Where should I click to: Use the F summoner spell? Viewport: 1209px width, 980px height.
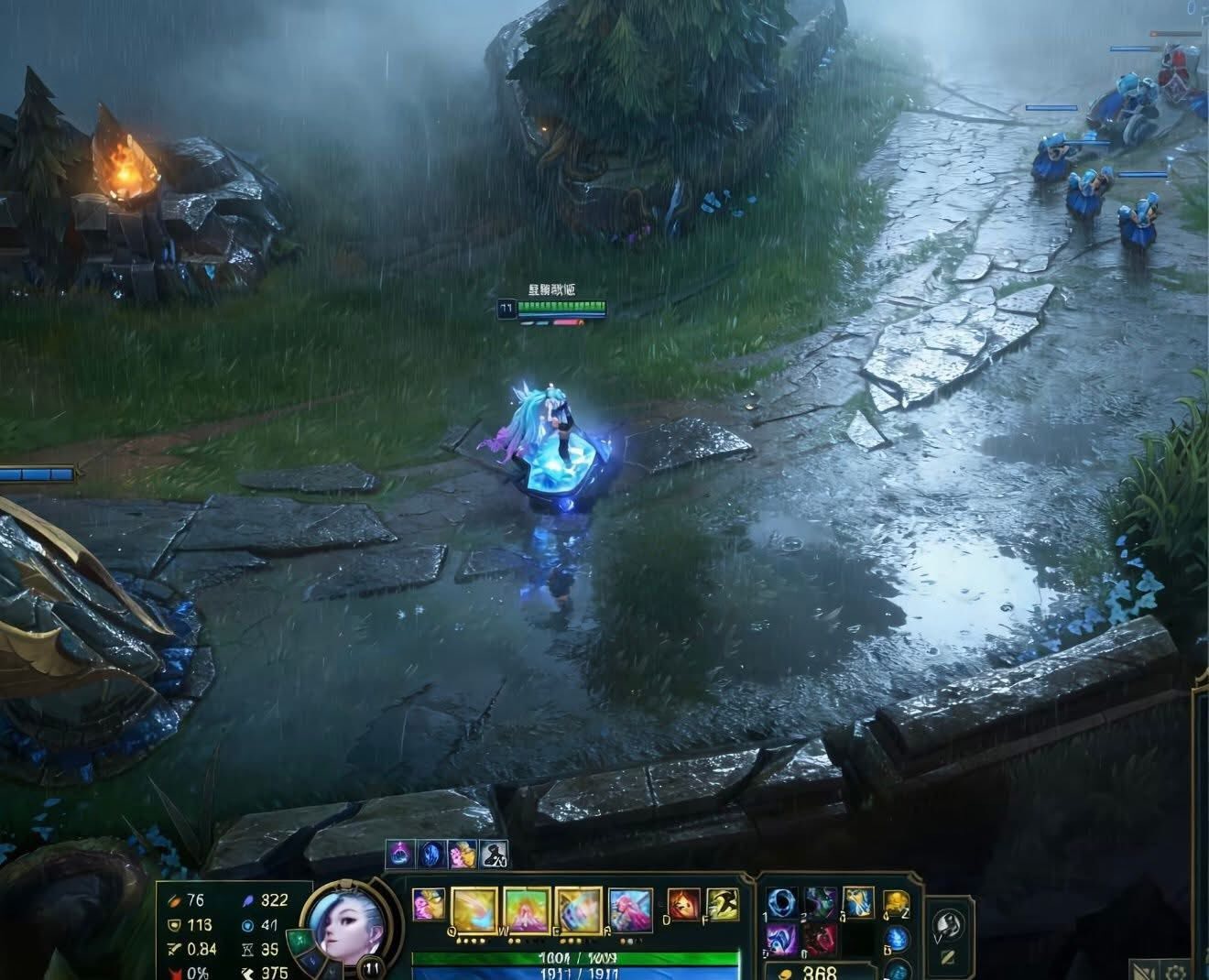pyautogui.click(x=723, y=904)
